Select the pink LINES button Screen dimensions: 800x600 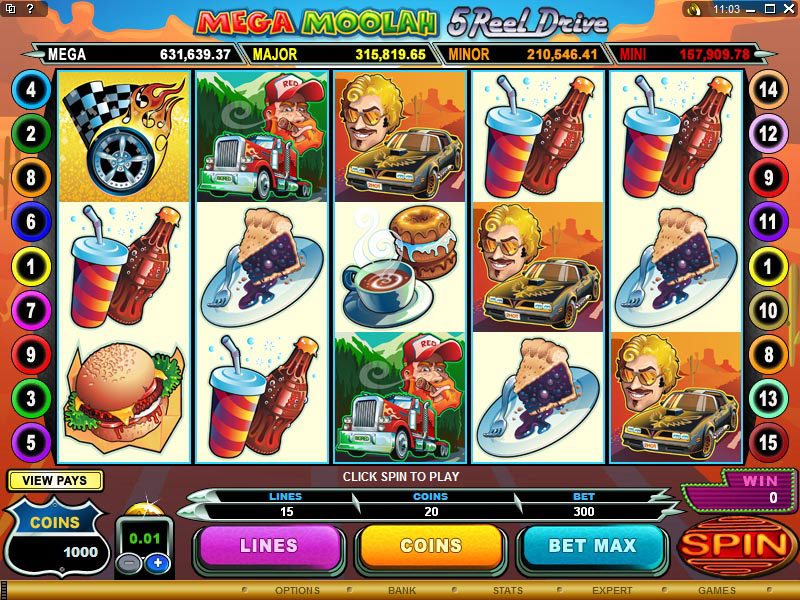pos(269,547)
